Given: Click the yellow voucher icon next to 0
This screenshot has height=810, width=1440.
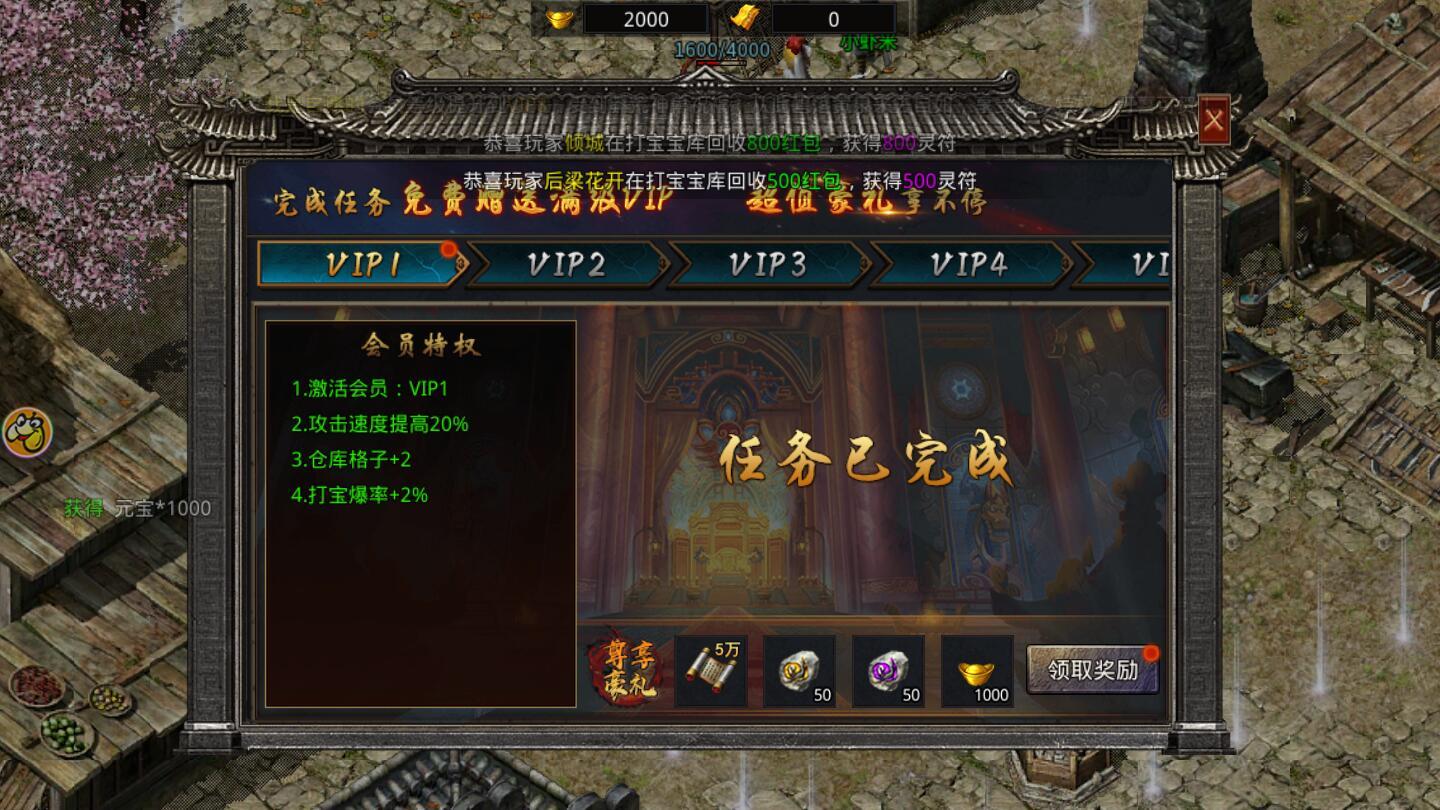Looking at the screenshot, I should 743,17.
